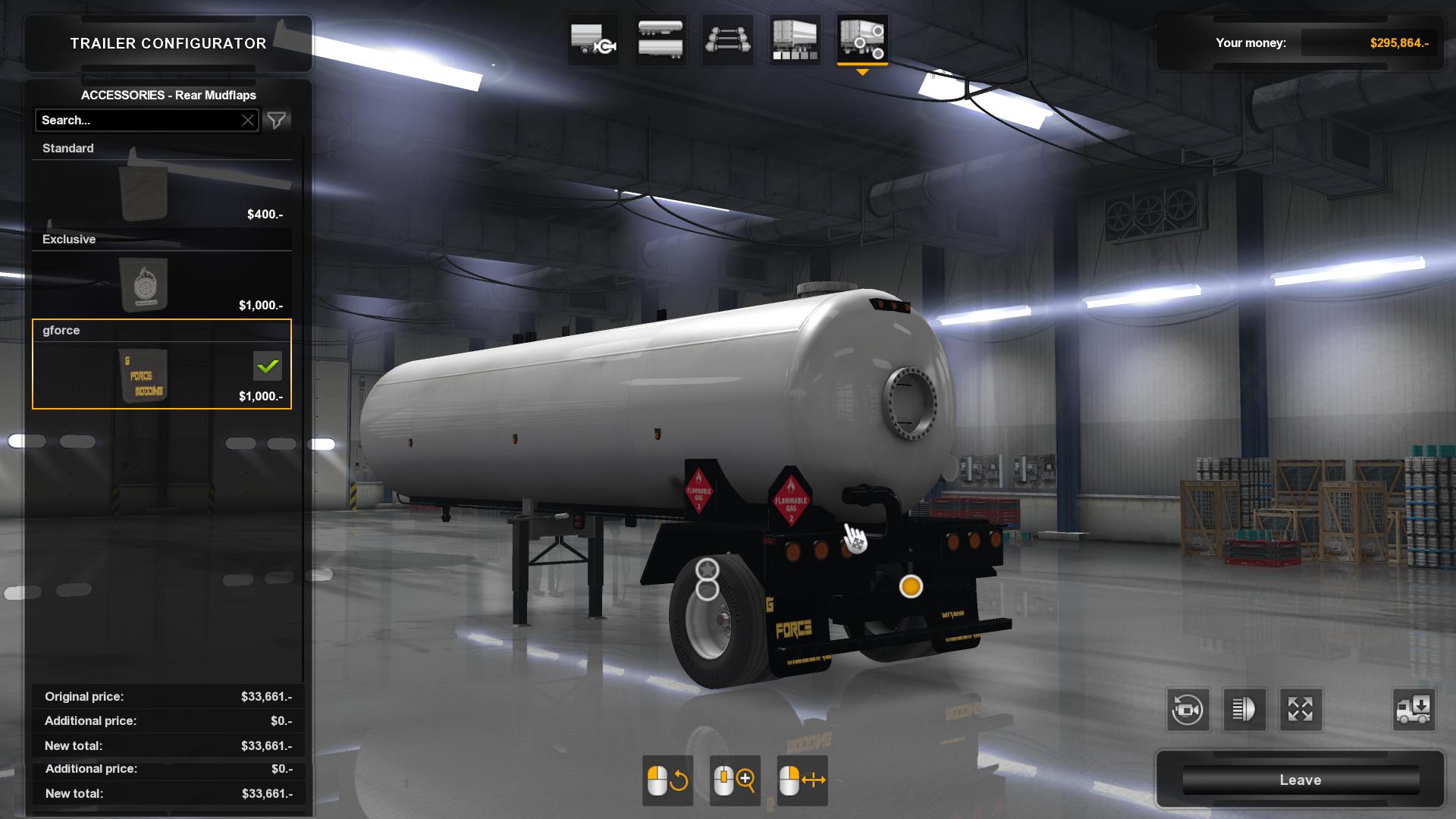The image size is (1456, 819).
Task: Toggle the trailer lights with headlight icon
Action: [x=1244, y=710]
